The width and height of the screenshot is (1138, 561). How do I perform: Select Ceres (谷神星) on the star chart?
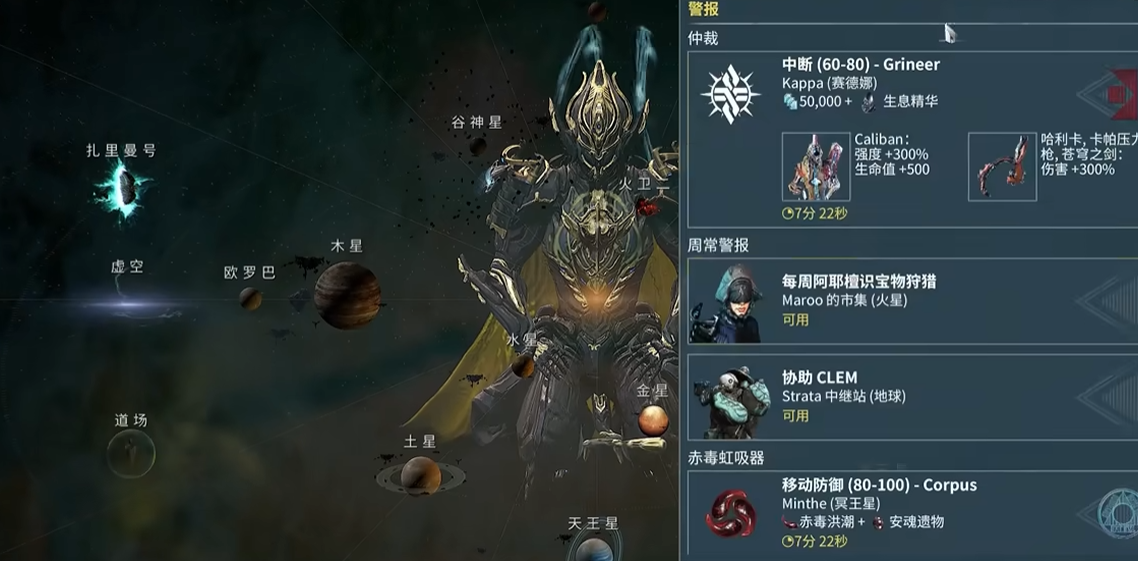click(x=478, y=146)
